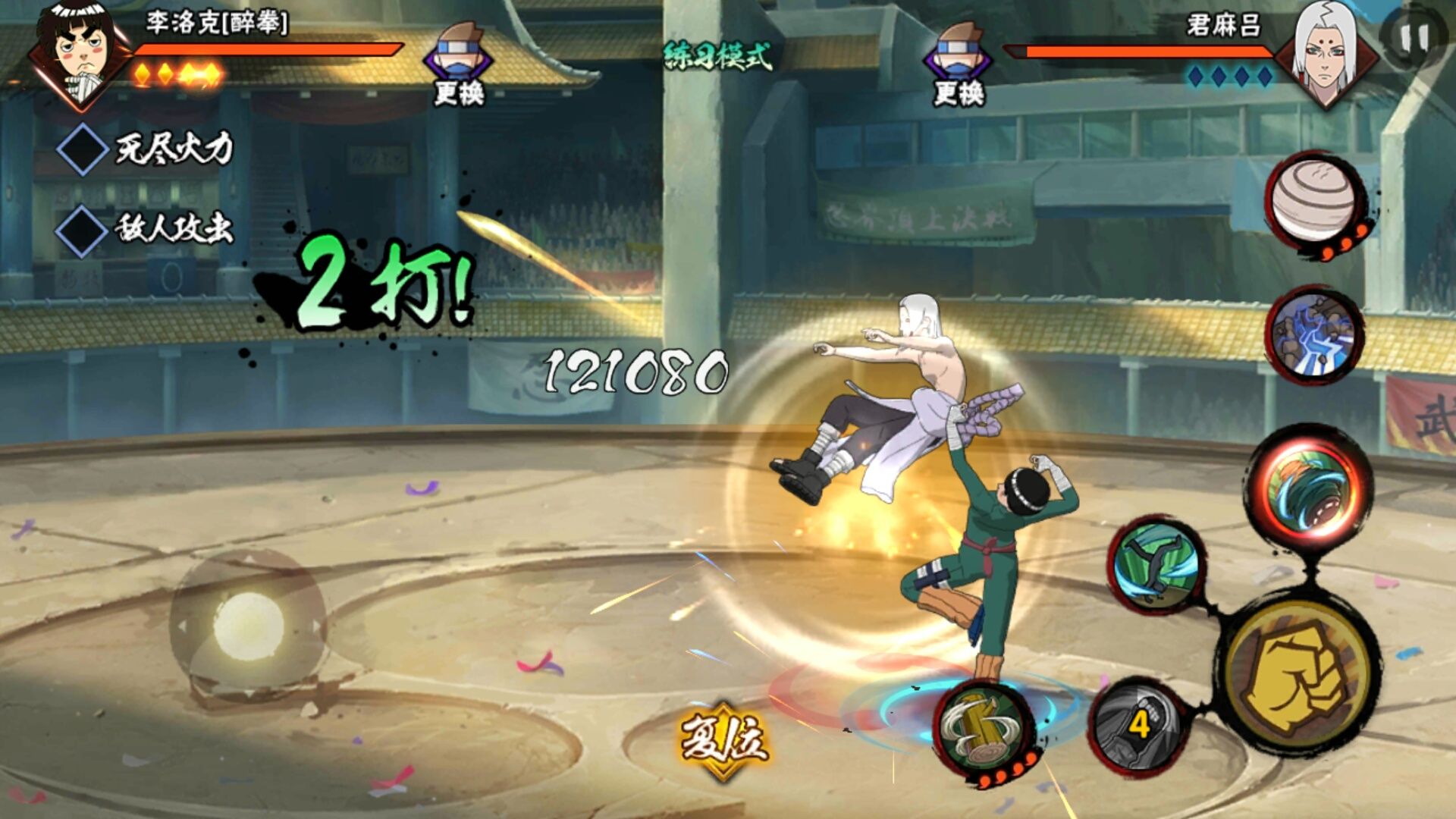The height and width of the screenshot is (819, 1456).
Task: Use the bandaged scroll ball item
Action: click(1313, 200)
